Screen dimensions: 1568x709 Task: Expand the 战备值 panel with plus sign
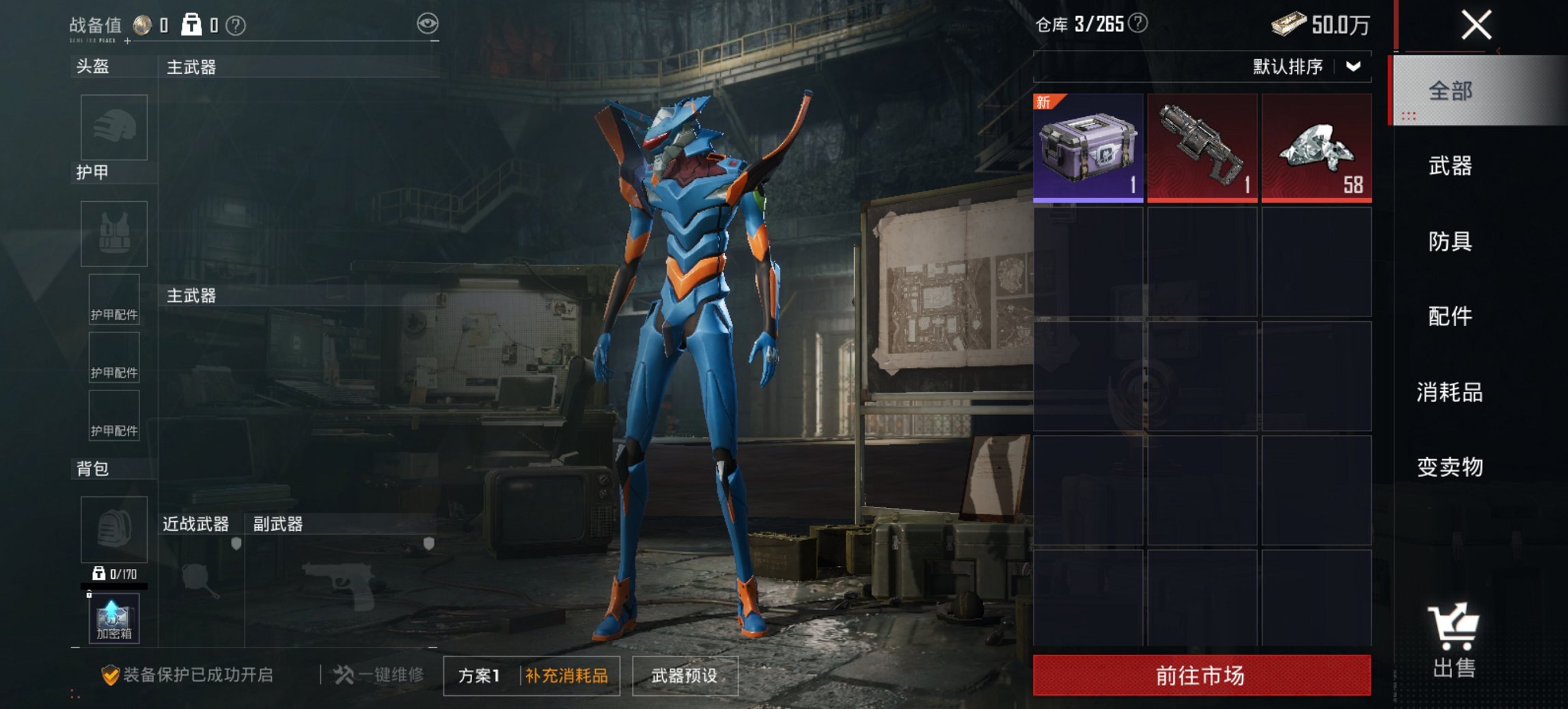127,40
